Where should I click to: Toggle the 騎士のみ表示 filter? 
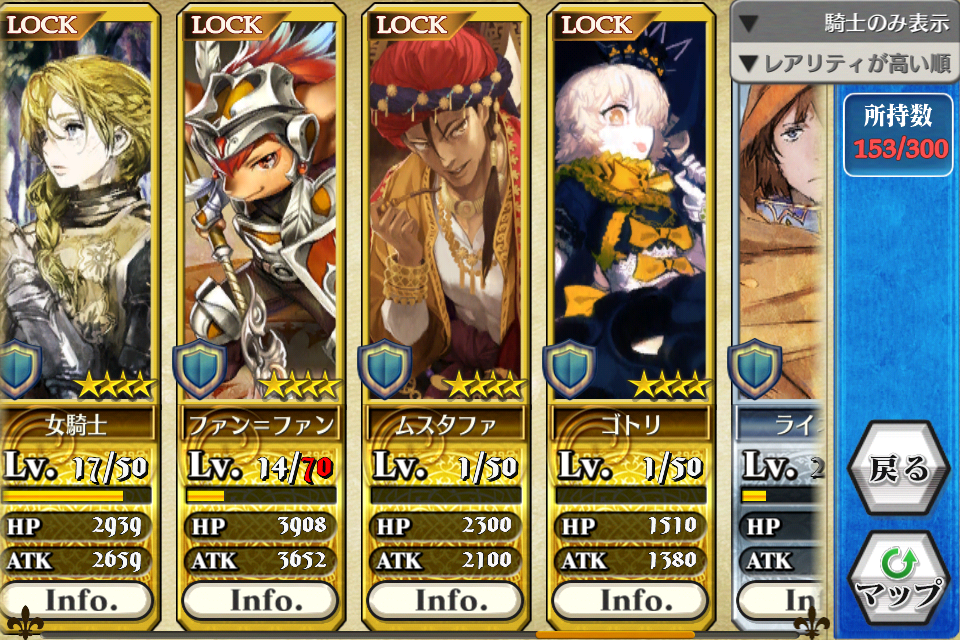pyautogui.click(x=845, y=24)
